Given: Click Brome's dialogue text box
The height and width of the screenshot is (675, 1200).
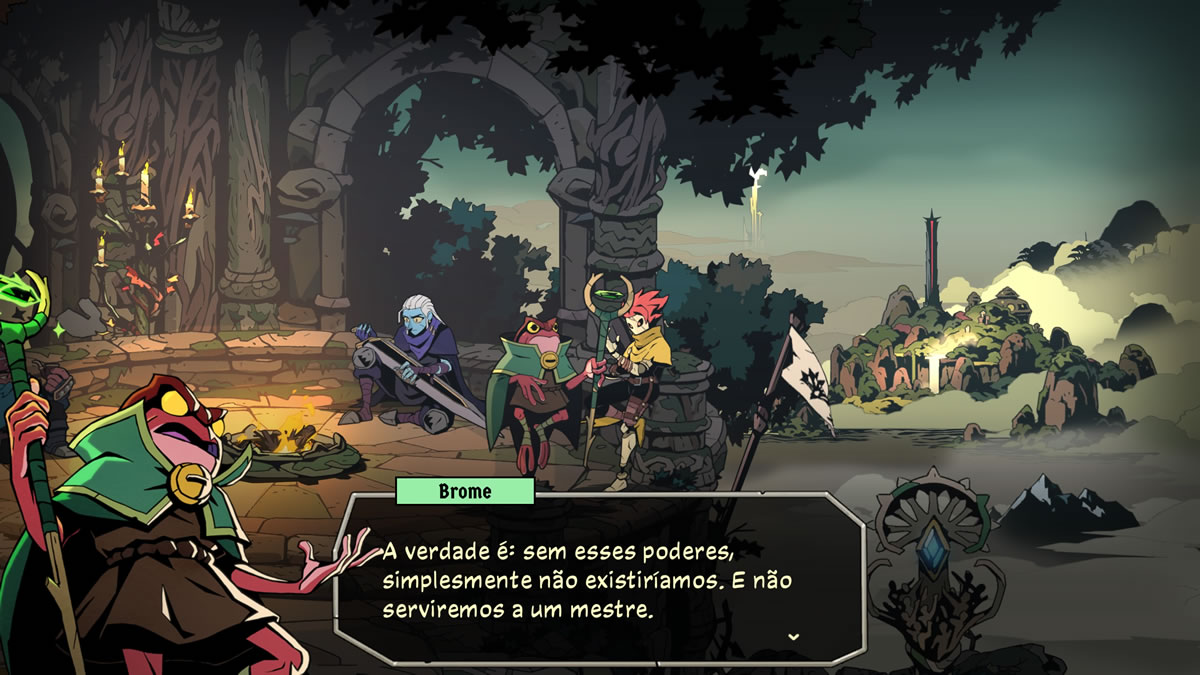Looking at the screenshot, I should 598,578.
